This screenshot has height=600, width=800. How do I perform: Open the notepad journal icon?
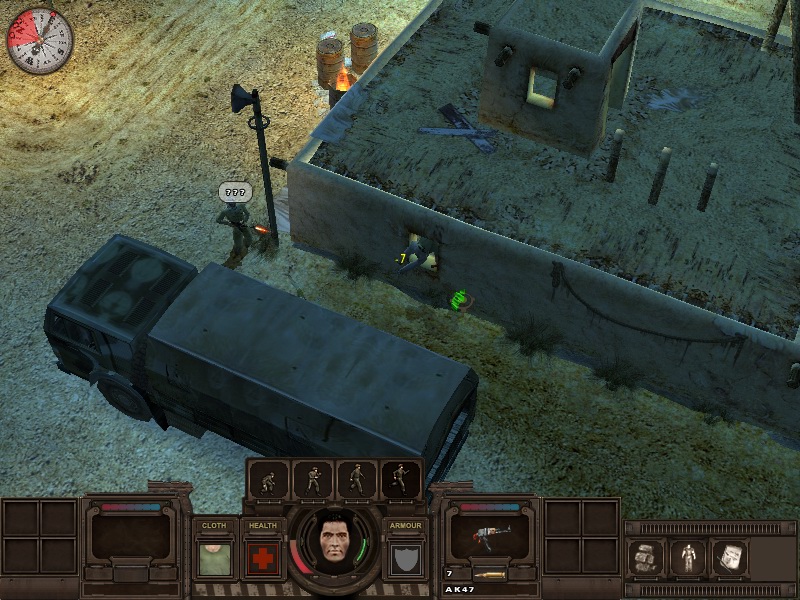coord(730,558)
